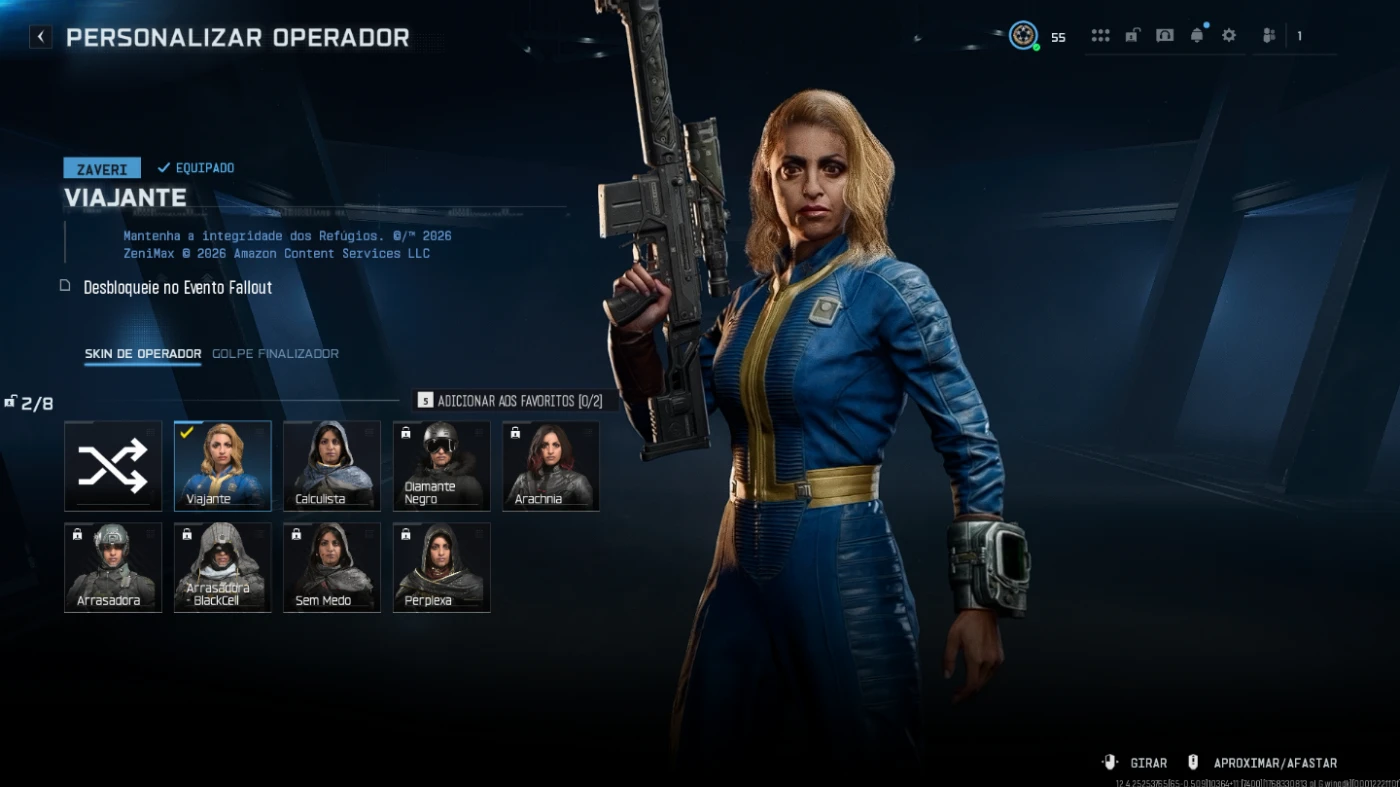The image size is (1400, 787).
Task: Click the unlocked padlock icon in top bar
Action: (x=1132, y=36)
